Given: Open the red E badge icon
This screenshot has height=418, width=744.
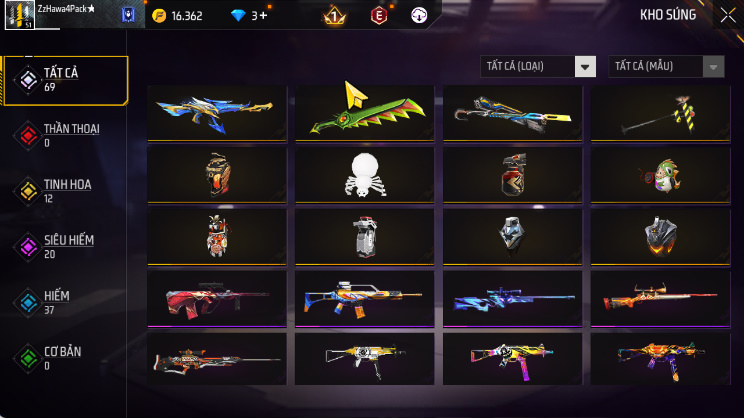Looking at the screenshot, I should [379, 16].
